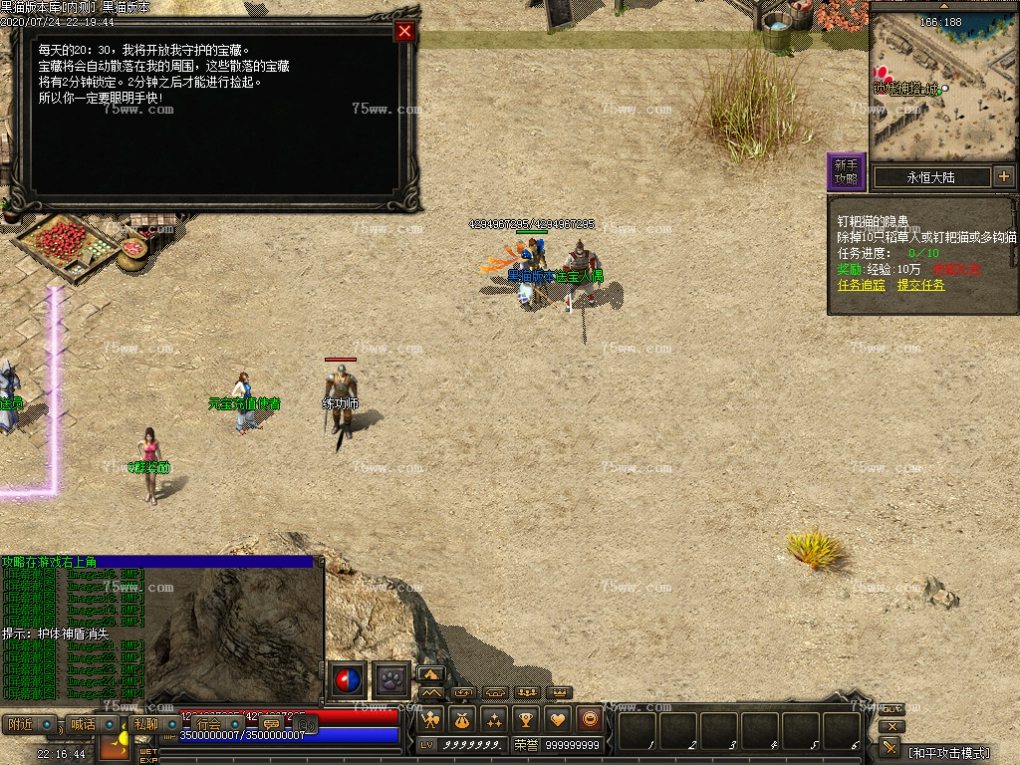Open the character figure menu icon
Screen dimensions: 1020x765
pyautogui.click(x=430, y=719)
